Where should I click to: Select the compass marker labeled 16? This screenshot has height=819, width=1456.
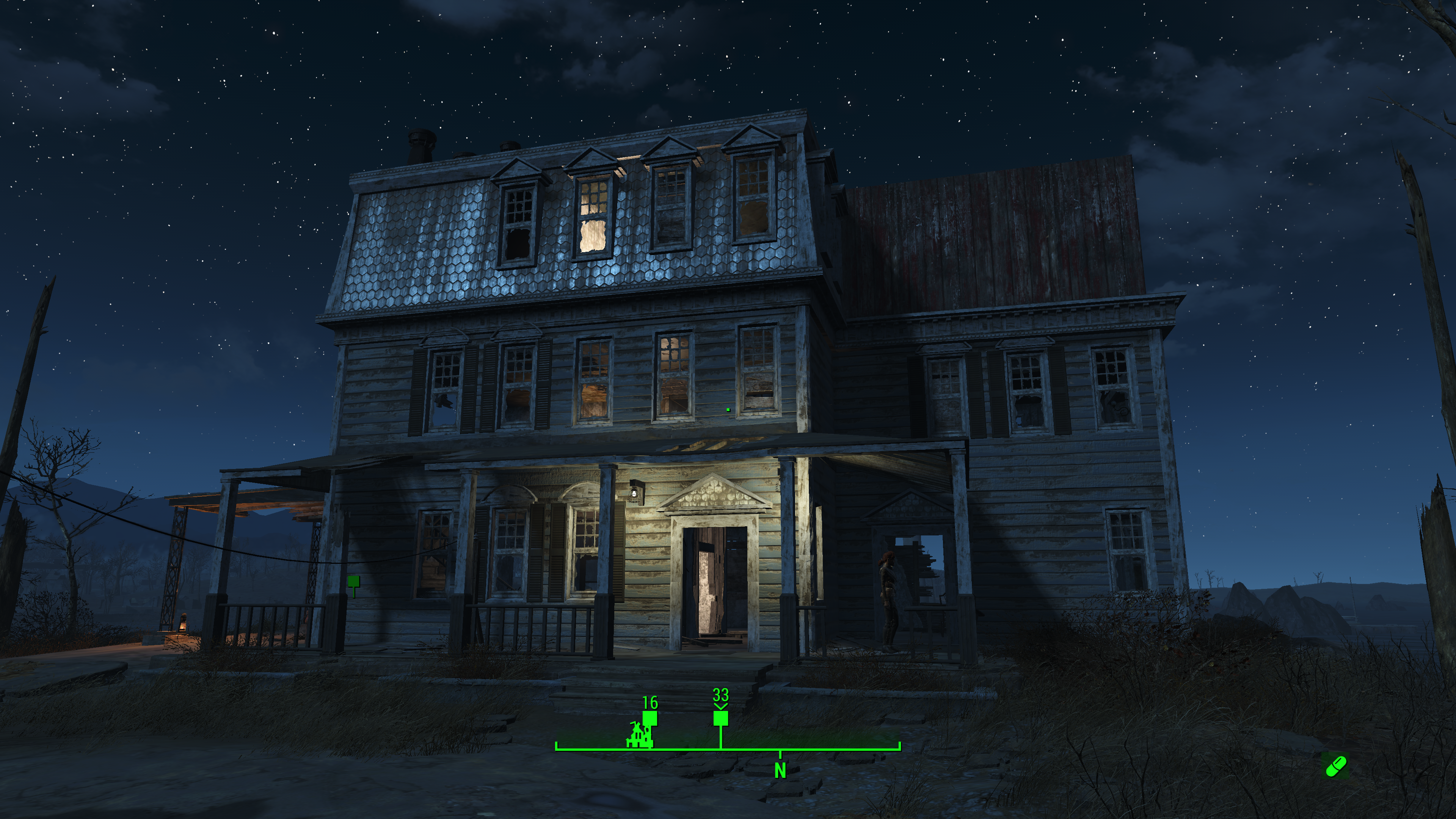(x=650, y=719)
